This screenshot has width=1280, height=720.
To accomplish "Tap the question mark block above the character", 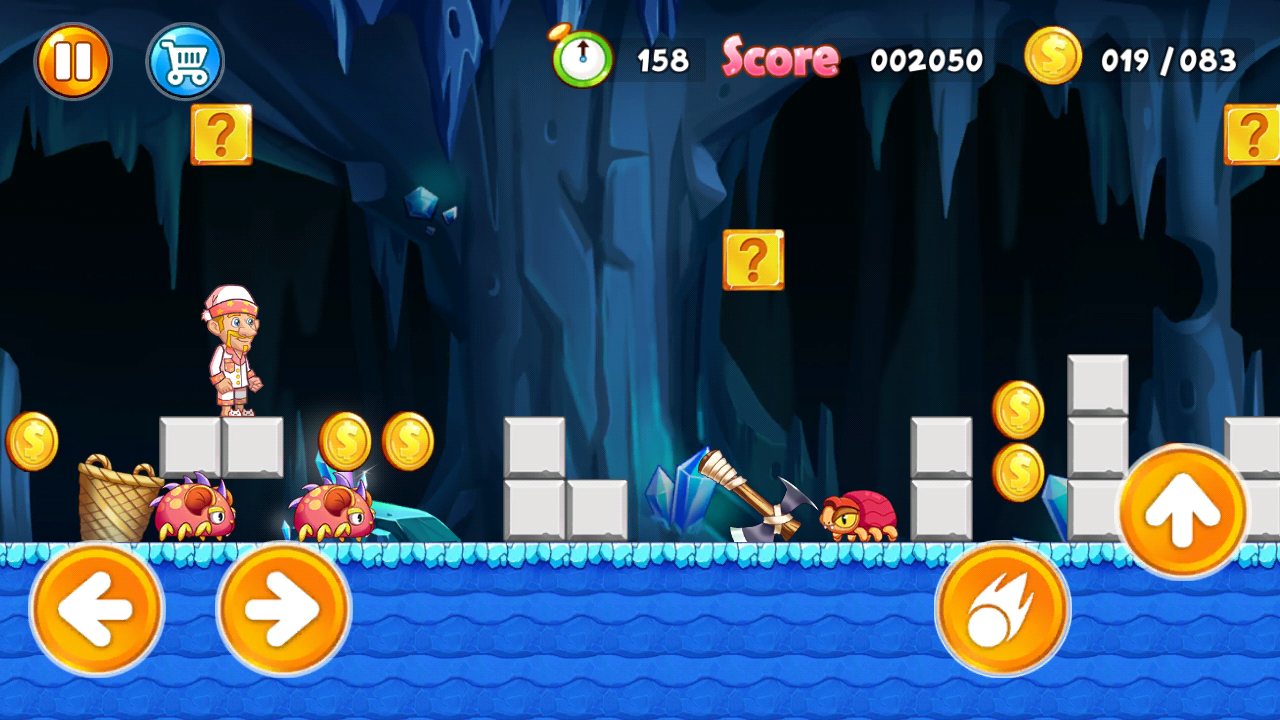I will point(220,135).
